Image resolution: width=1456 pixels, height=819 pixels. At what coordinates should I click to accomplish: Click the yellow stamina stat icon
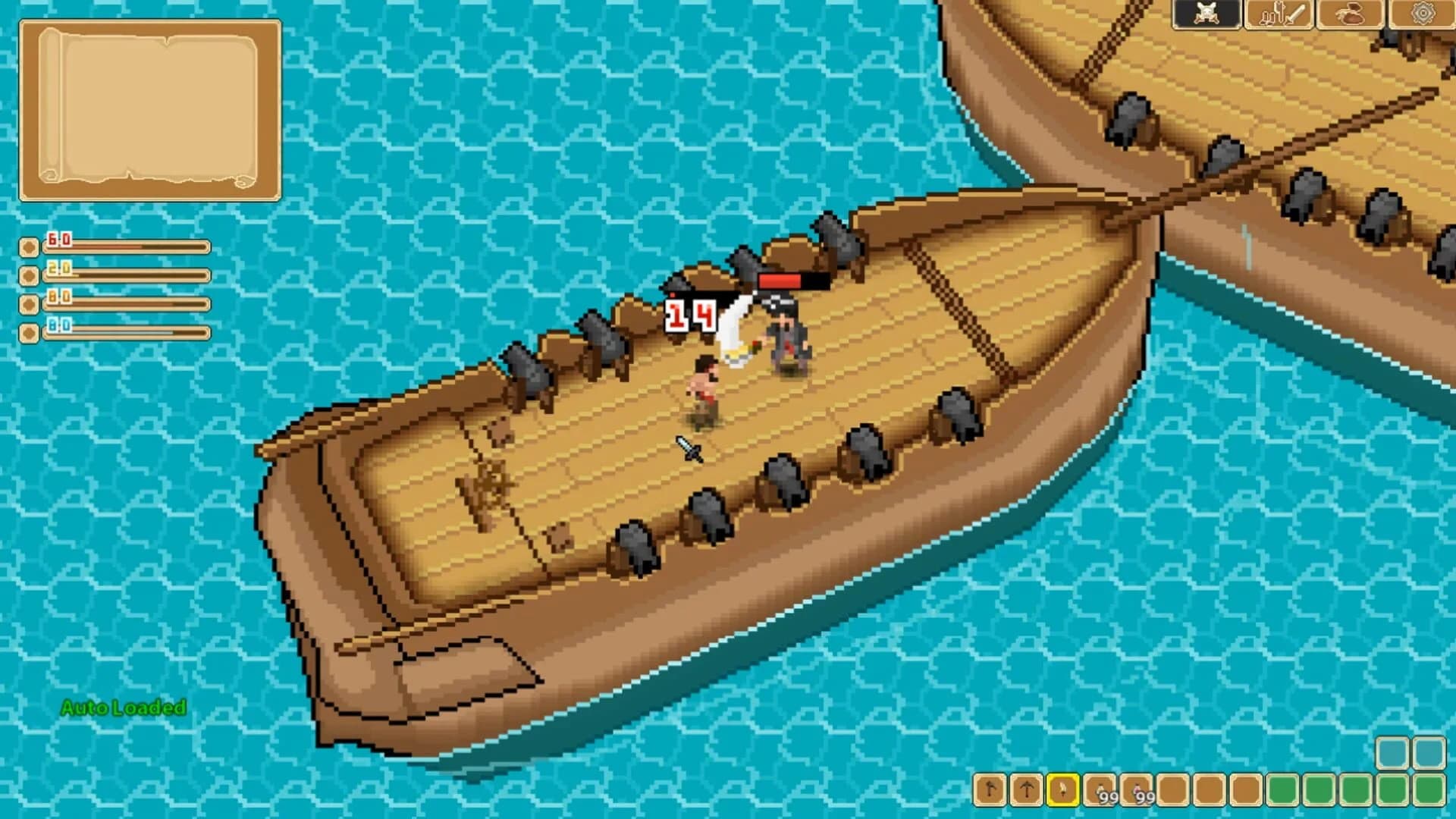(28, 275)
